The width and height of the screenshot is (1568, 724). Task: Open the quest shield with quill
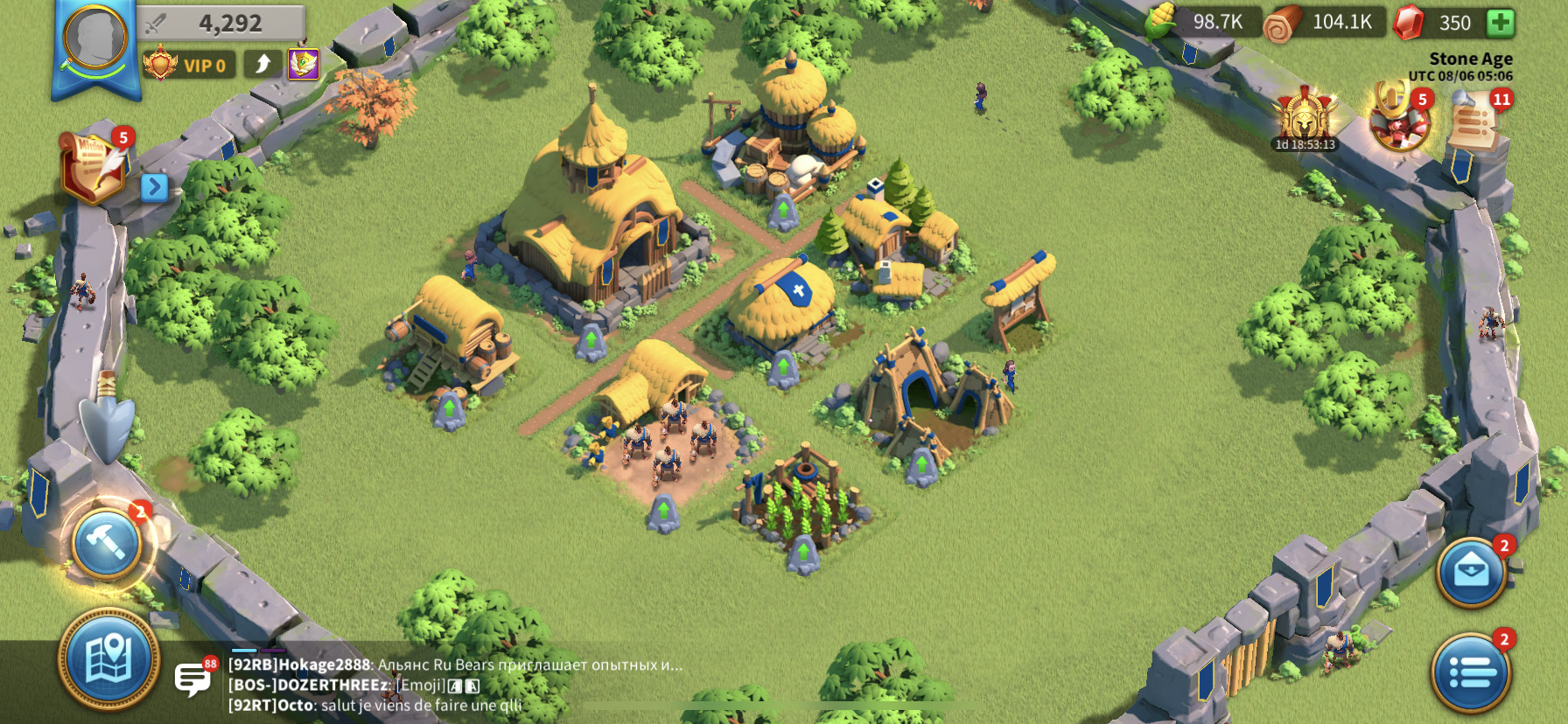94,168
